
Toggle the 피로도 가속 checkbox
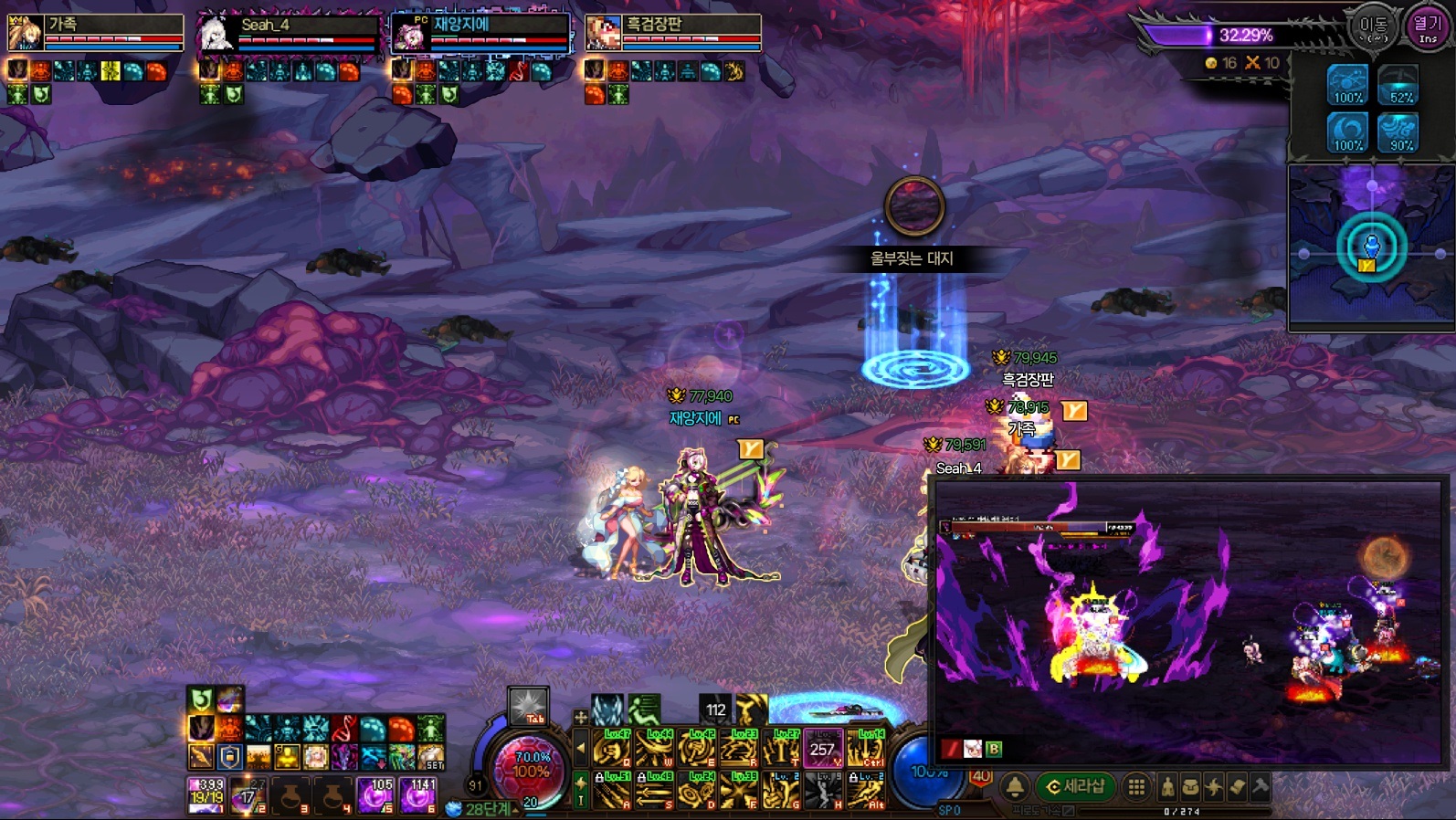click(x=1069, y=811)
